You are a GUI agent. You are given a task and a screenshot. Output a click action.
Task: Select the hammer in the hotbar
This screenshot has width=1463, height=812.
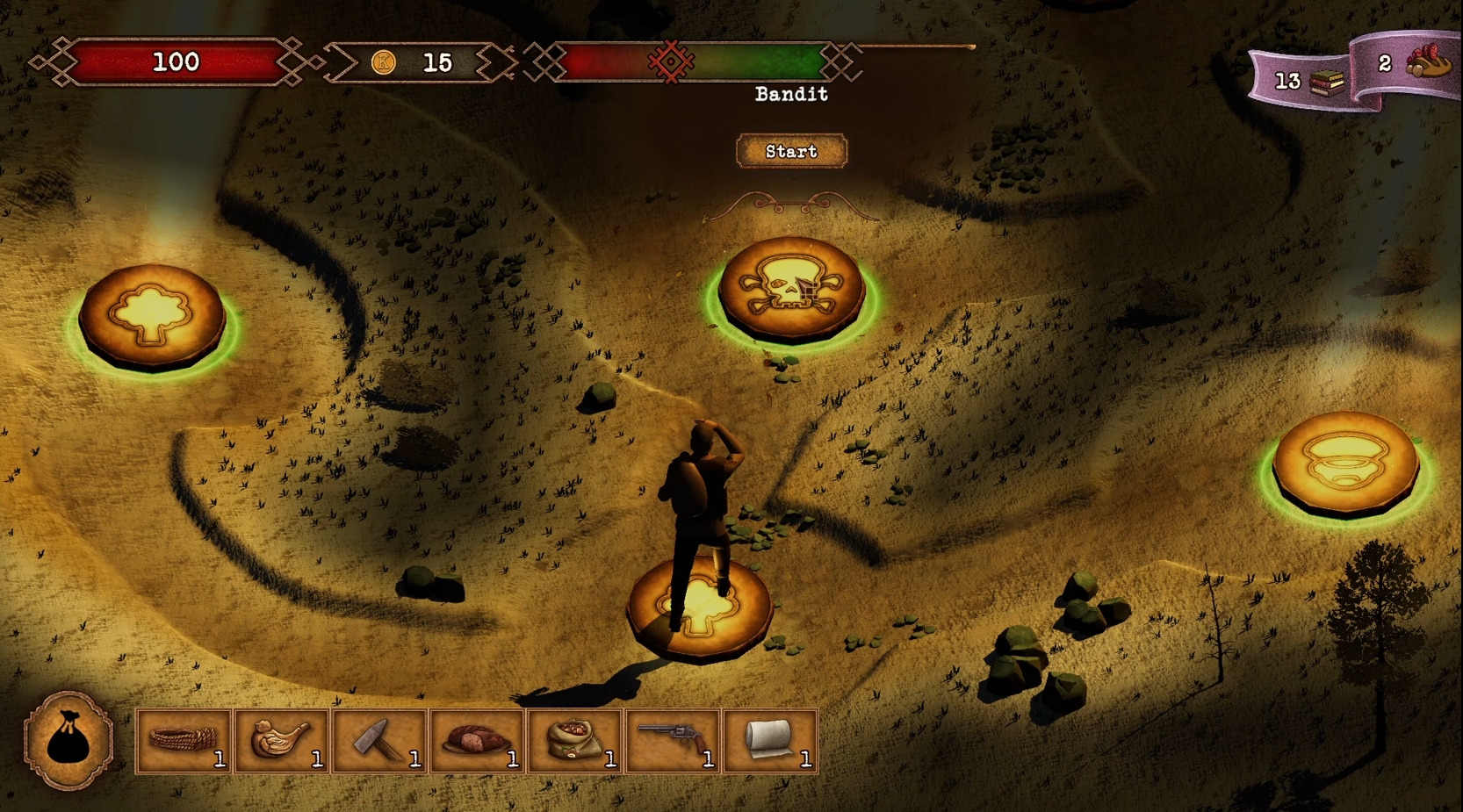click(379, 742)
